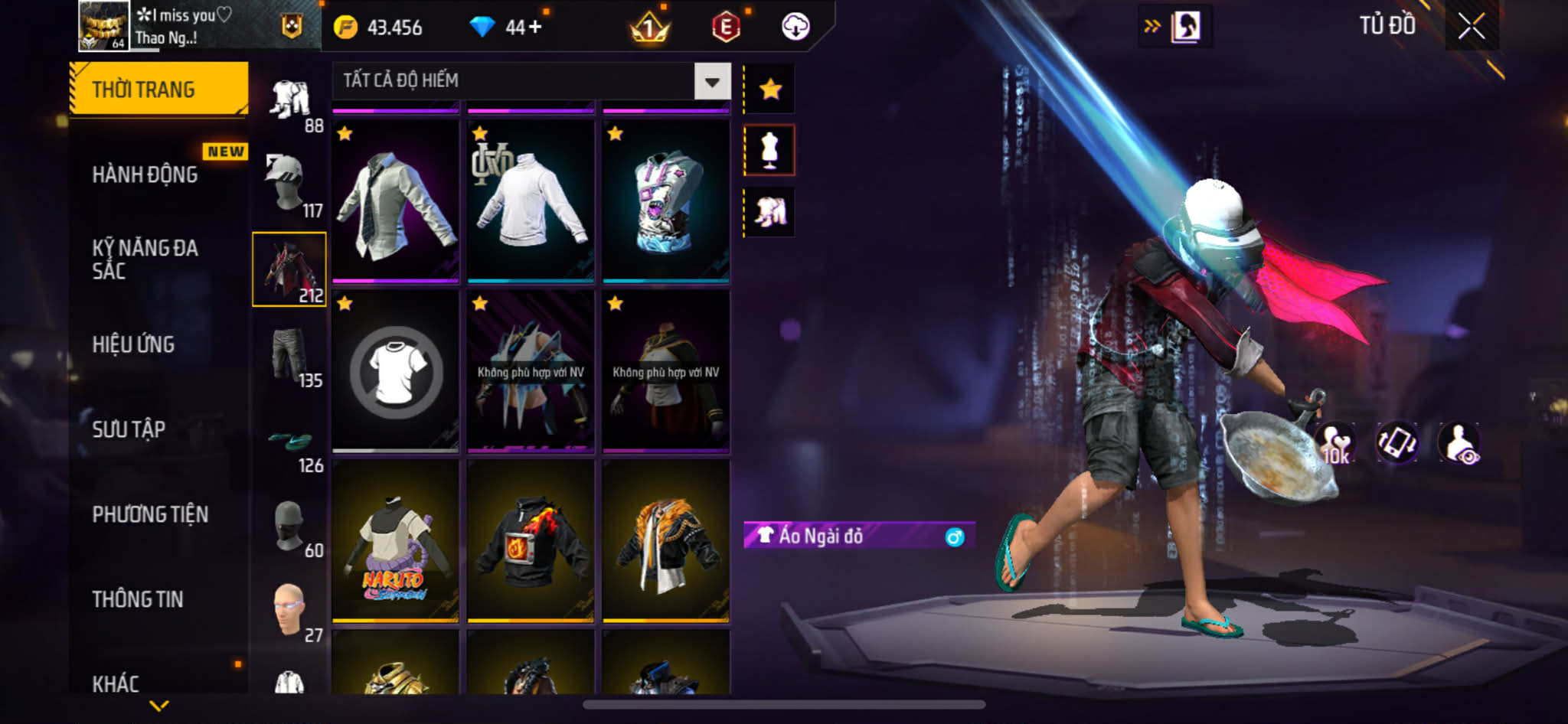1568x724 pixels.
Task: Switch to the pants category
Action: pyautogui.click(x=289, y=355)
